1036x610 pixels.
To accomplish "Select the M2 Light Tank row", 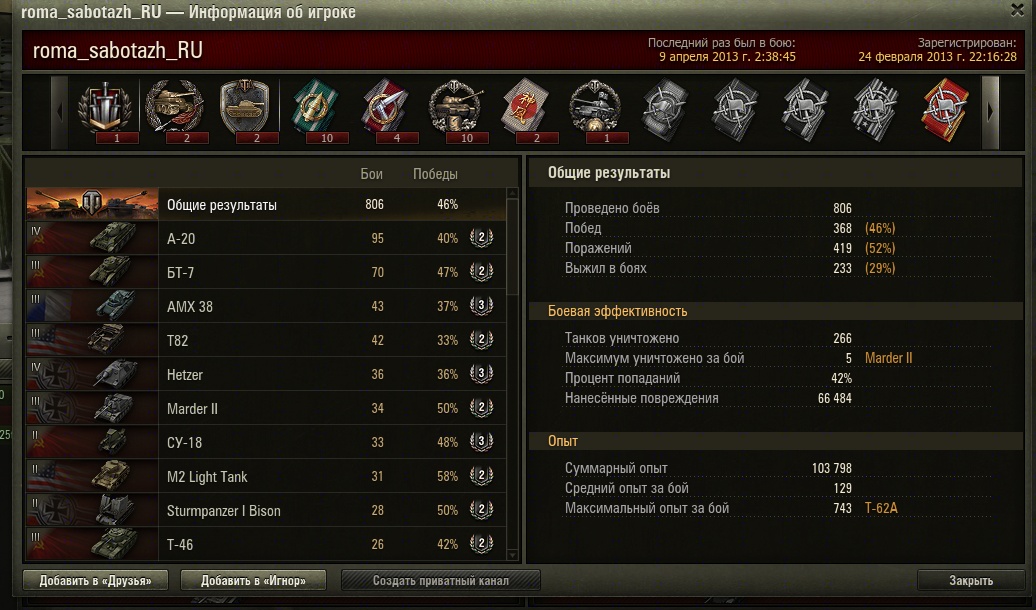I will [266, 477].
